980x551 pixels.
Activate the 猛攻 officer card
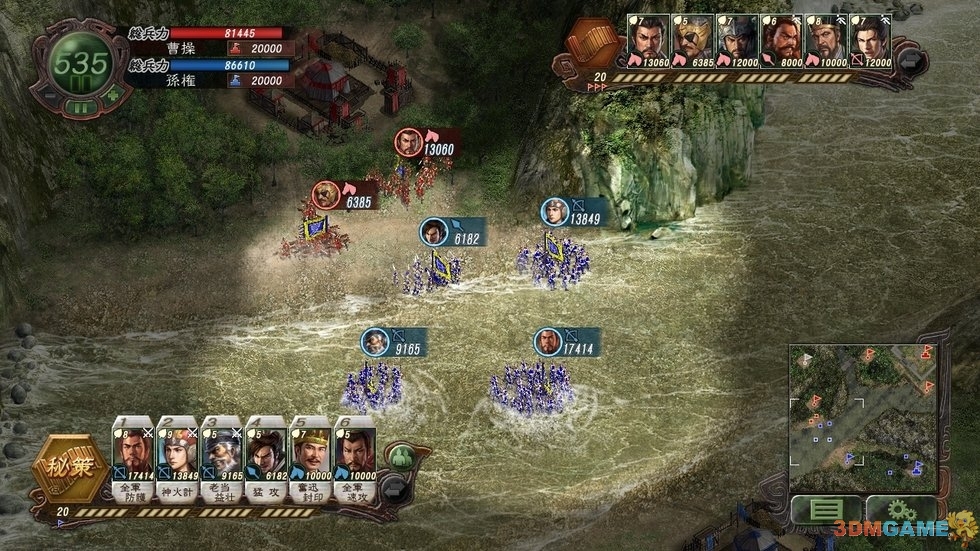click(266, 455)
